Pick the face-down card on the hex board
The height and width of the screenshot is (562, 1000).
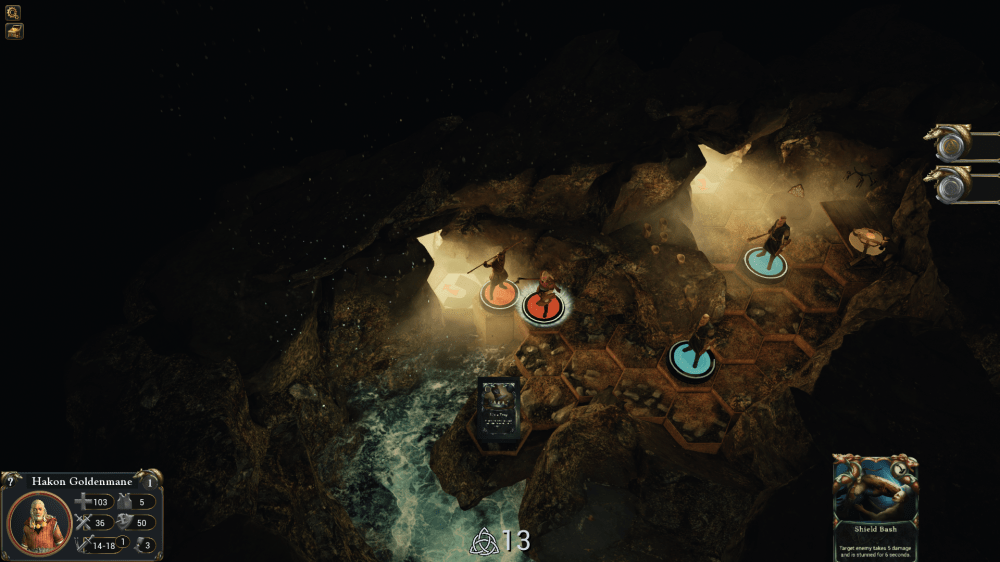tap(499, 410)
